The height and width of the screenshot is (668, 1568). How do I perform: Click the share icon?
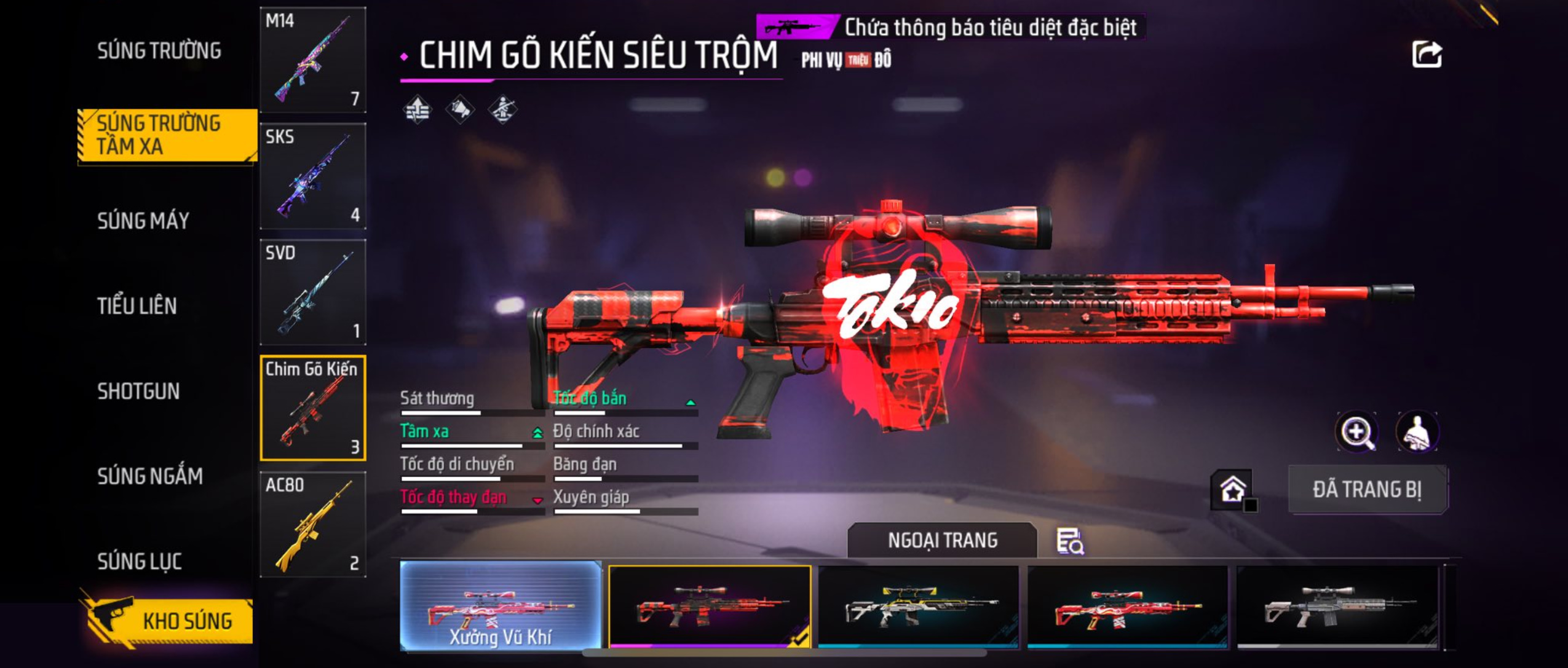pyautogui.click(x=1426, y=55)
